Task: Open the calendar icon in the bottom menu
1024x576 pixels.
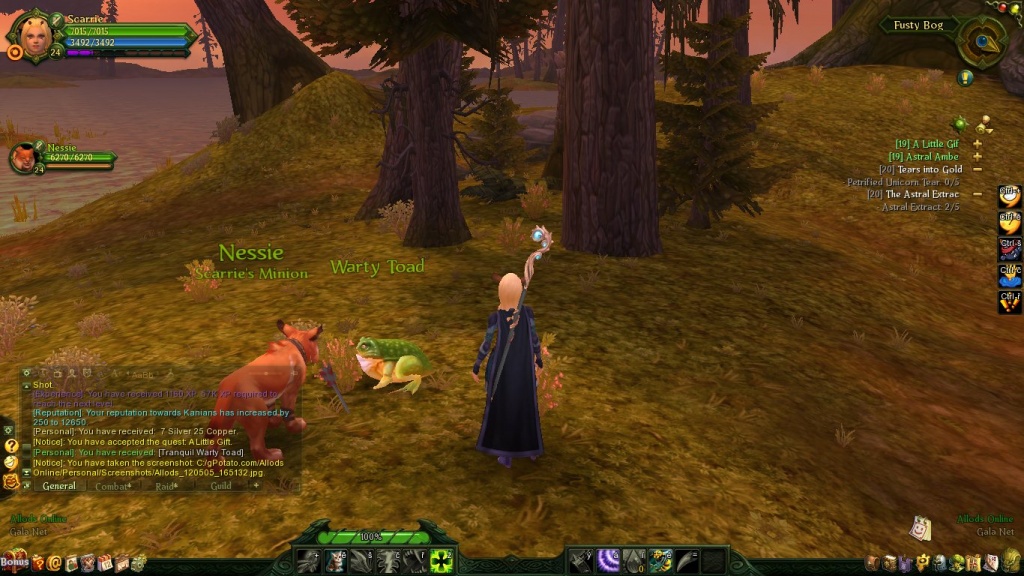Action: tap(105, 564)
